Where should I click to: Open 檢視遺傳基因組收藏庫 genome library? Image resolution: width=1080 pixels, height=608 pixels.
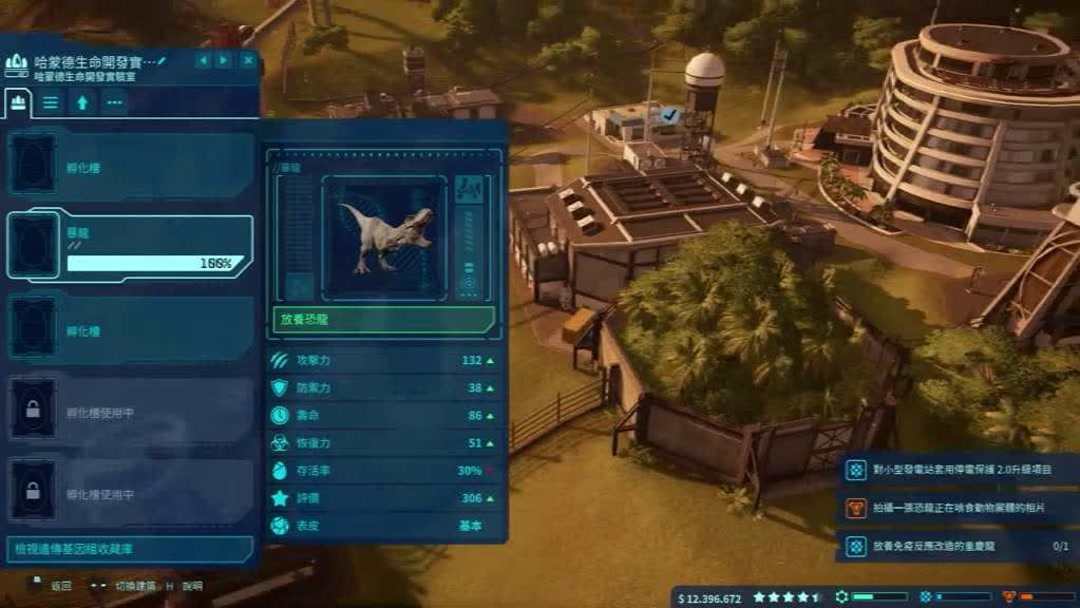point(130,549)
